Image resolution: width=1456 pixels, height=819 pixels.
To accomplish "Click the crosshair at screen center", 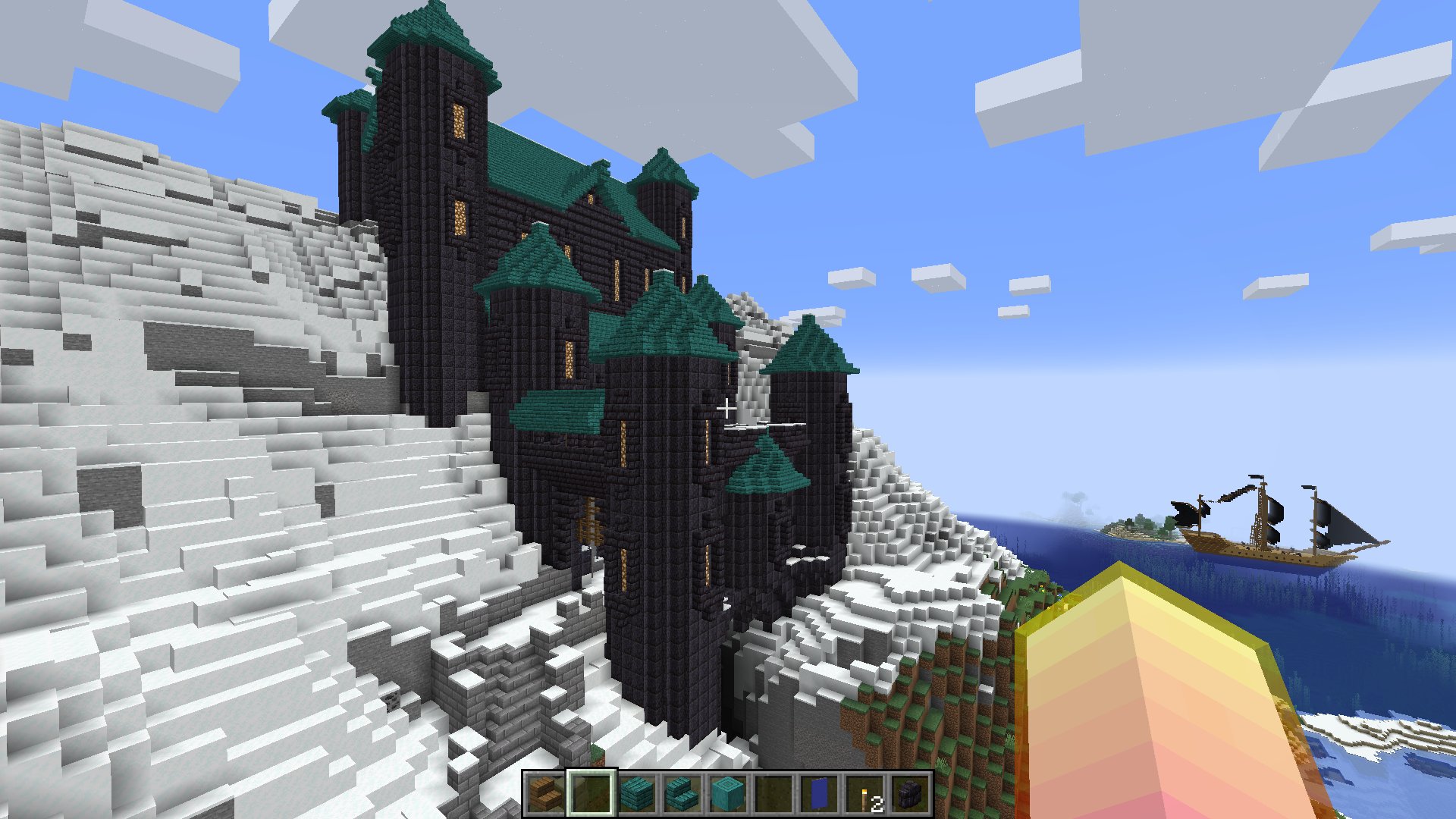I will [x=726, y=408].
